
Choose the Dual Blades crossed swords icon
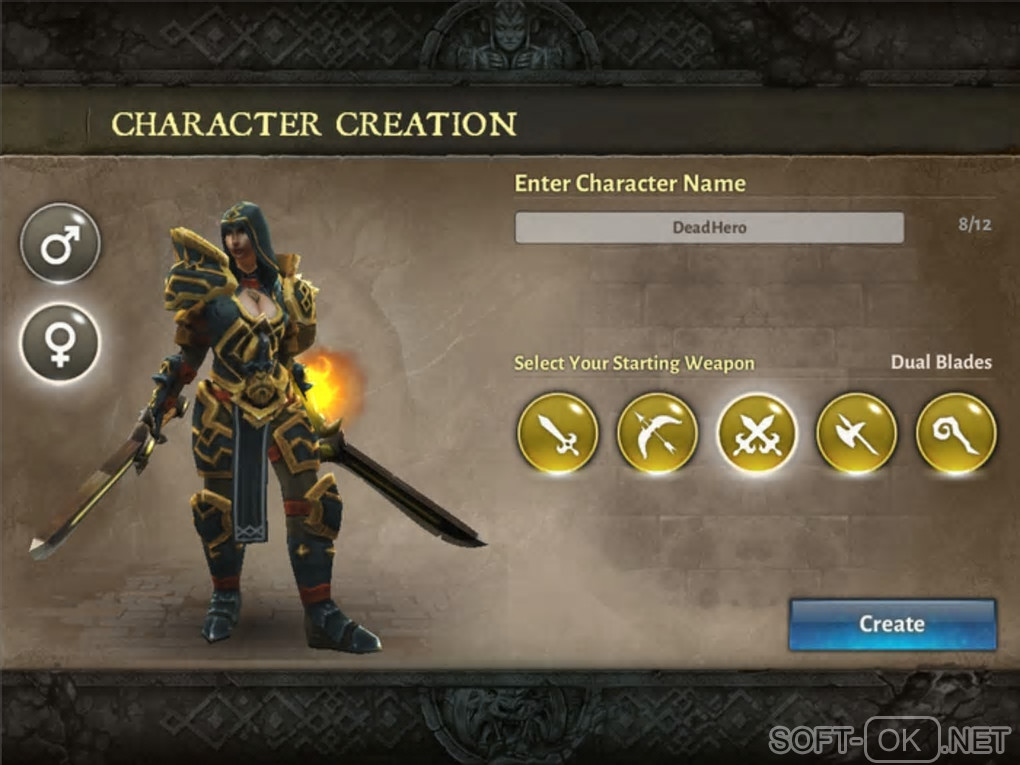pos(757,433)
